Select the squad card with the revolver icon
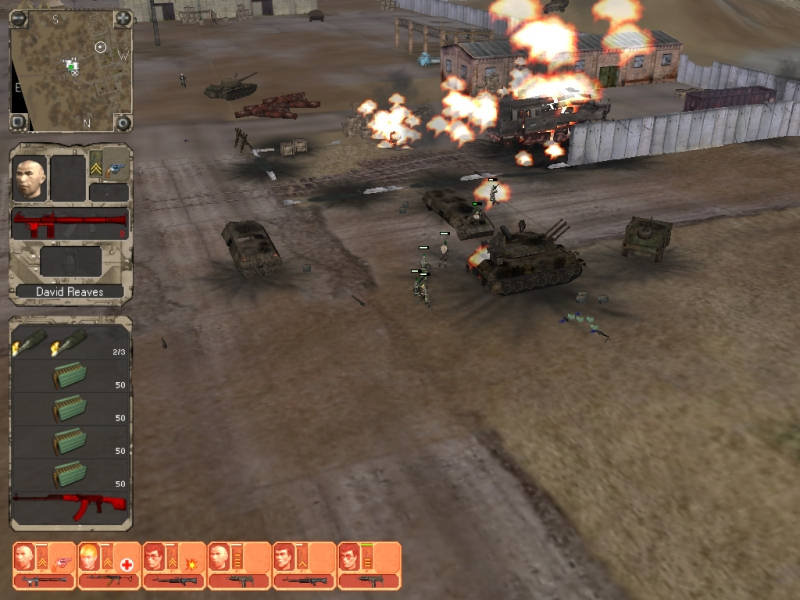The width and height of the screenshot is (800, 600). pyautogui.click(x=43, y=565)
